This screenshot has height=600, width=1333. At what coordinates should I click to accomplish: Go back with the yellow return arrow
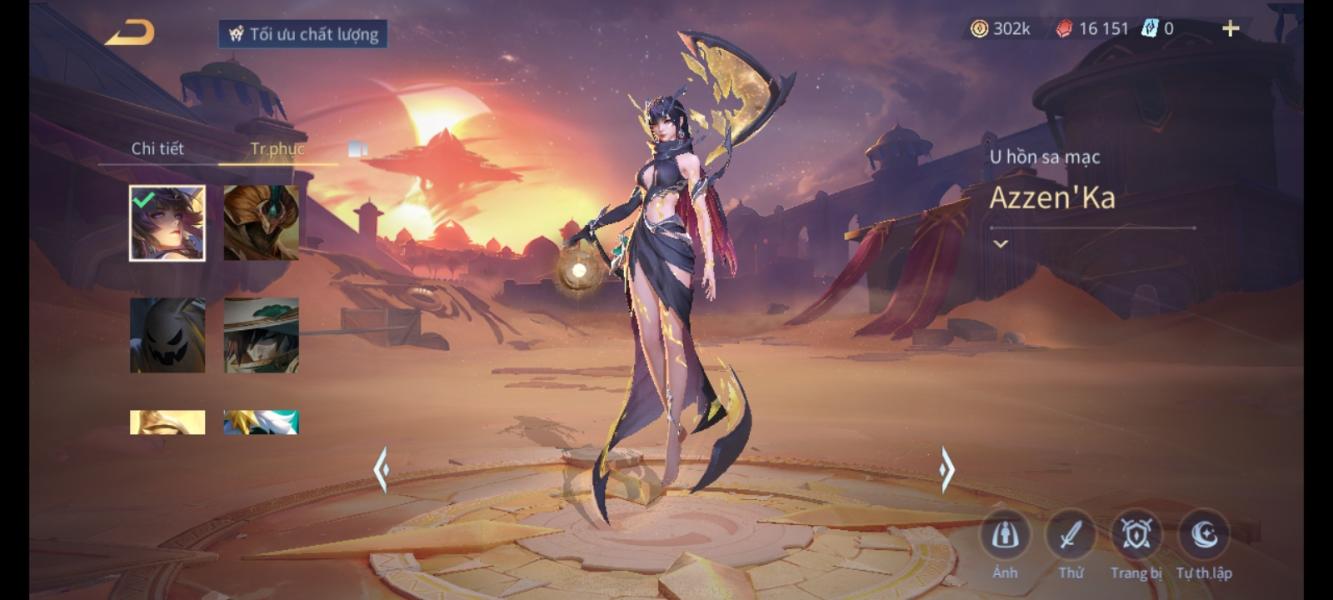coord(130,33)
